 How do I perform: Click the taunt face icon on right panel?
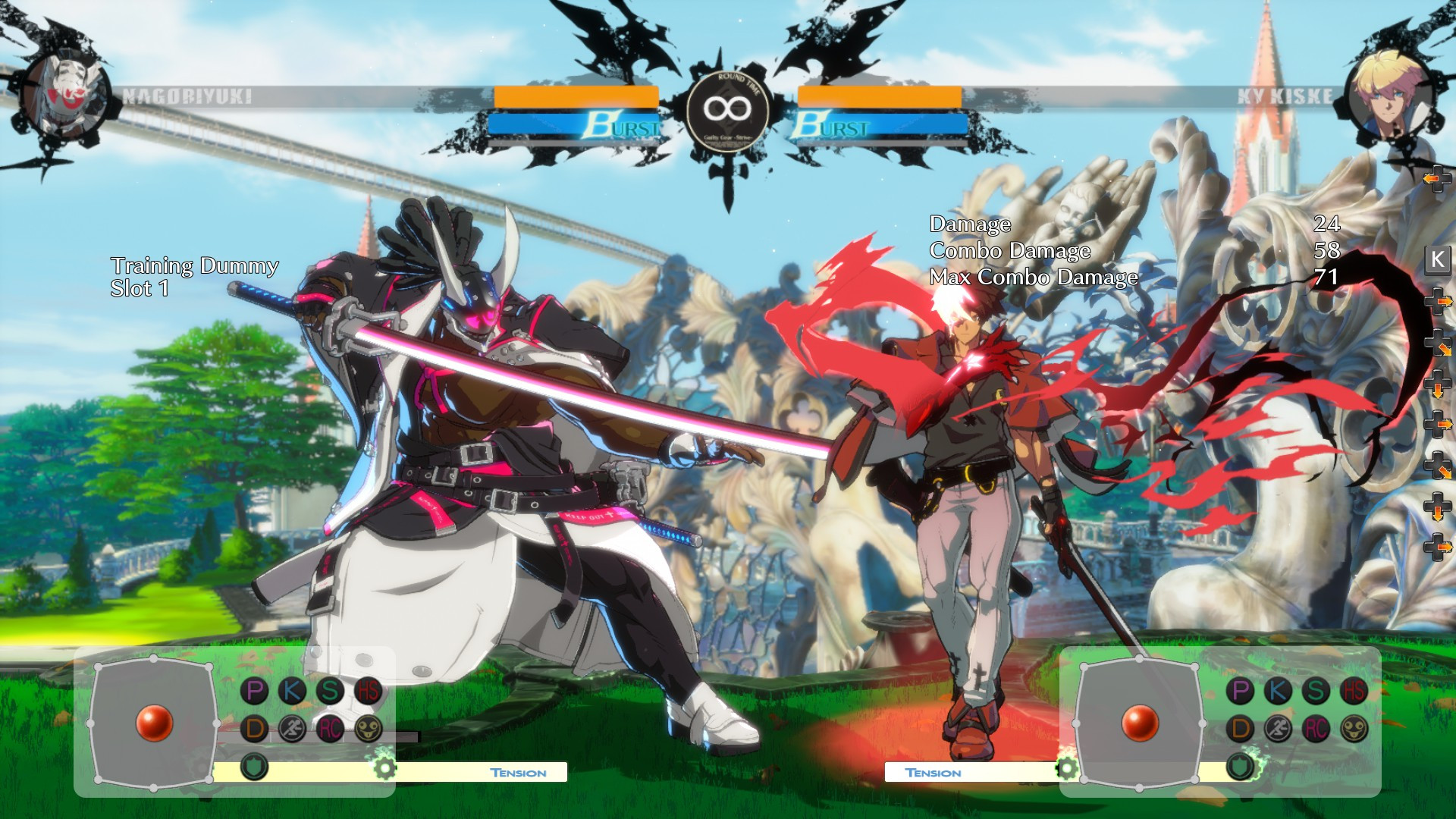1354,728
